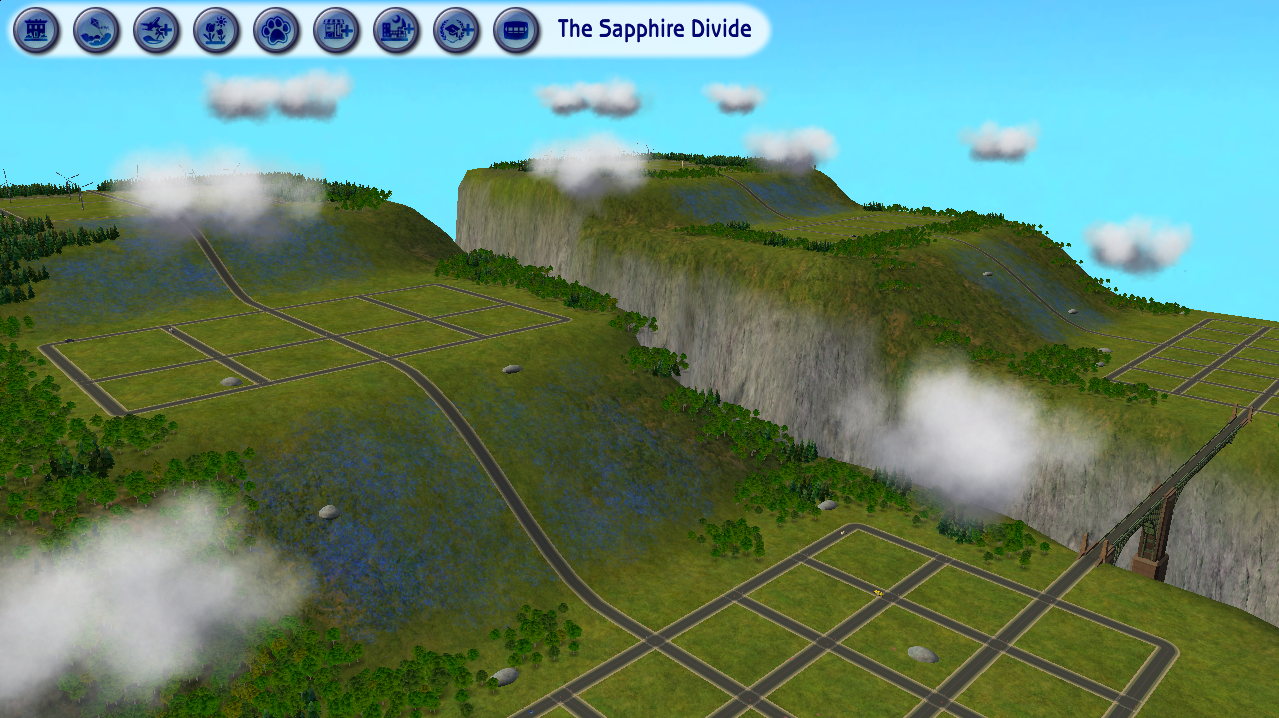Open the flowers and sun seasons icon
Image resolution: width=1279 pixels, height=718 pixels.
(216, 30)
